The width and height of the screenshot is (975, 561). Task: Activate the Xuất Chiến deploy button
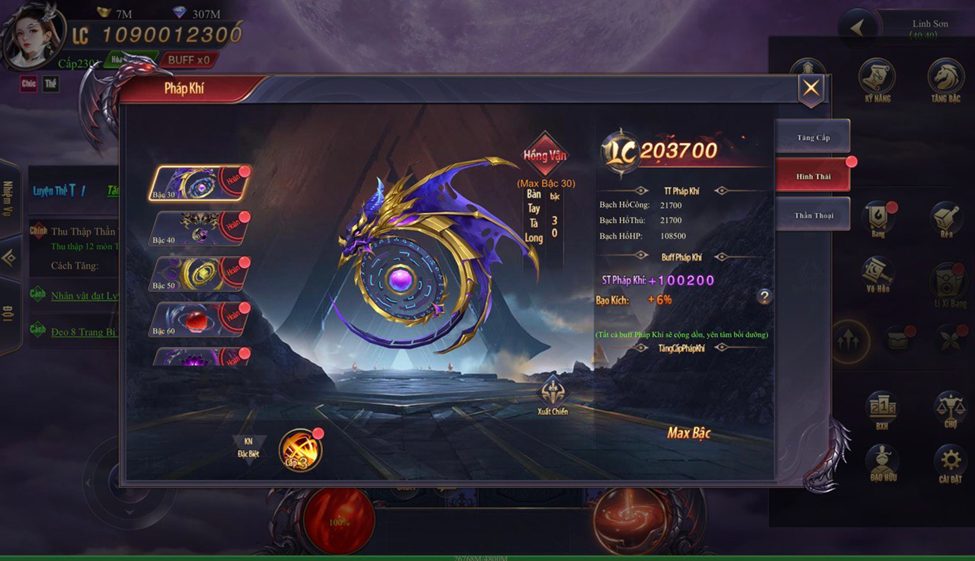pos(552,394)
